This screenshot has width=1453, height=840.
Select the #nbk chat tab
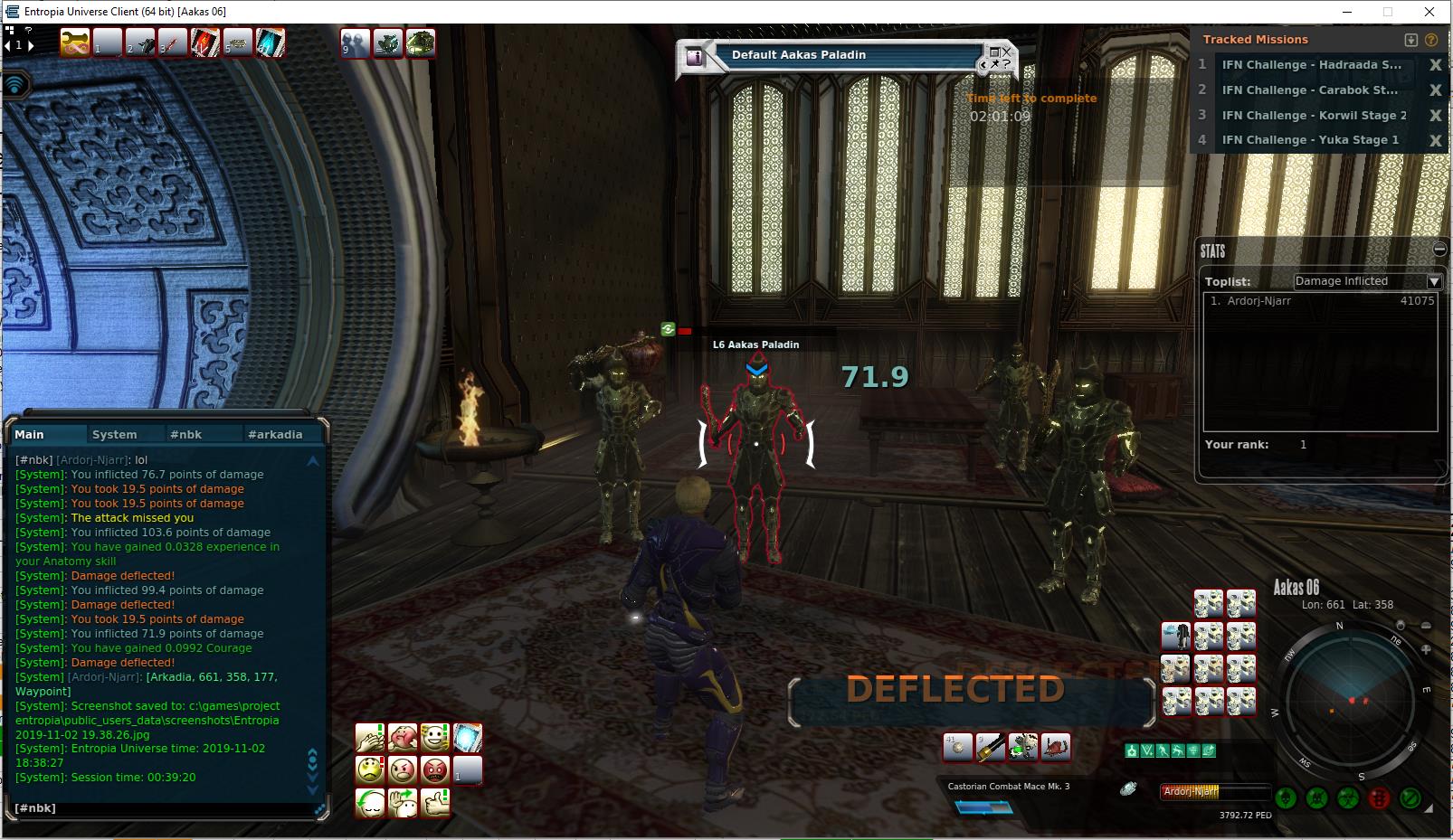(186, 435)
